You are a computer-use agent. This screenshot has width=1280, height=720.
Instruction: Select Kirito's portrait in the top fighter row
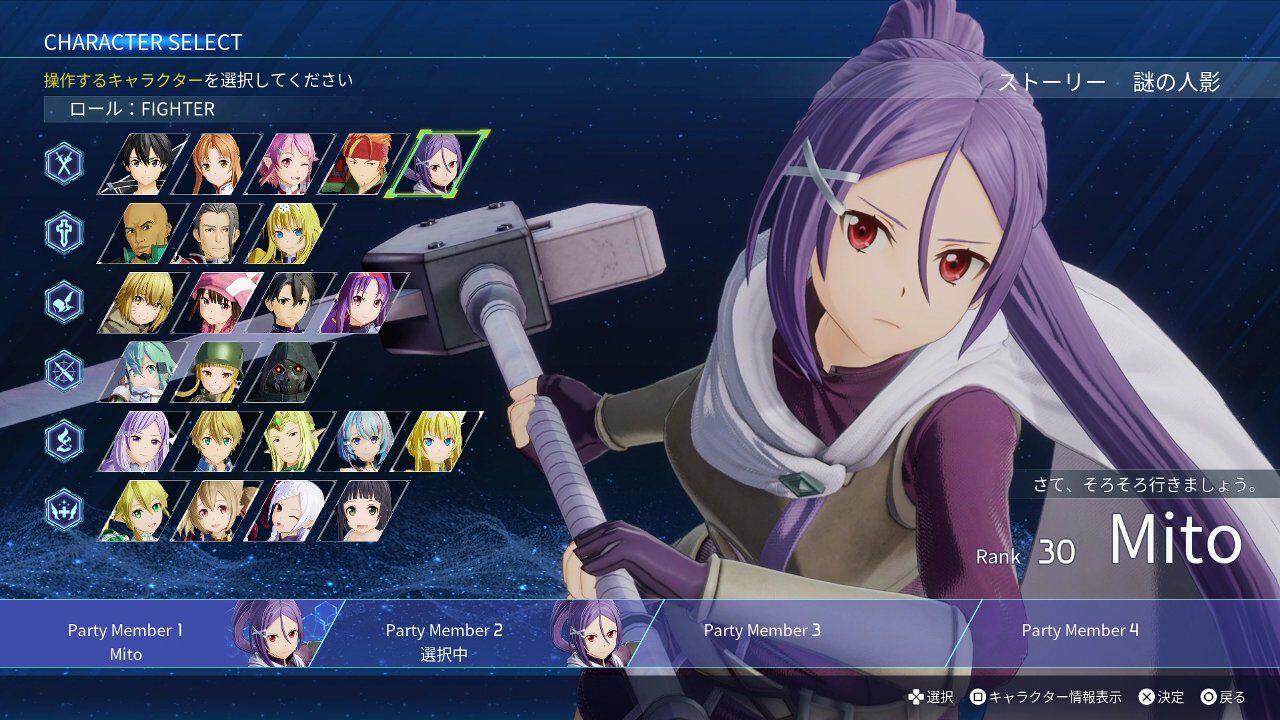145,164
